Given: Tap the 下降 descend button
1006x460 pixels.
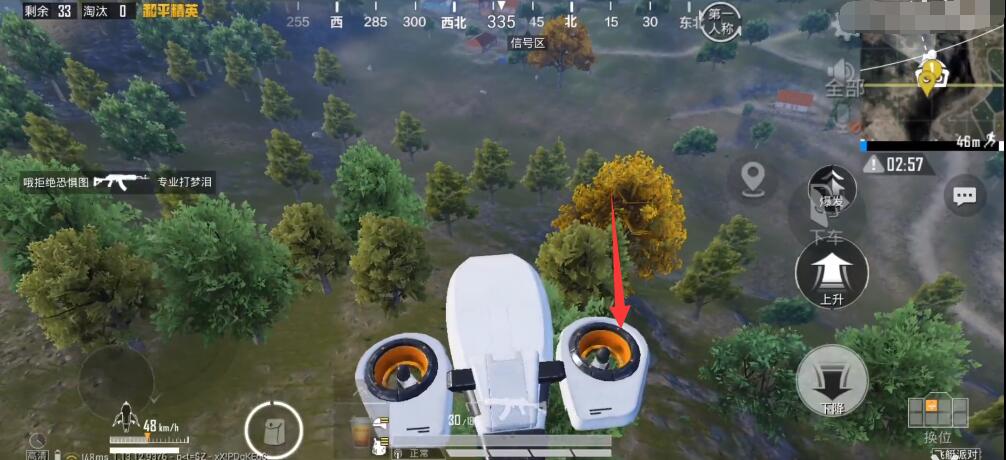Looking at the screenshot, I should (x=832, y=380).
